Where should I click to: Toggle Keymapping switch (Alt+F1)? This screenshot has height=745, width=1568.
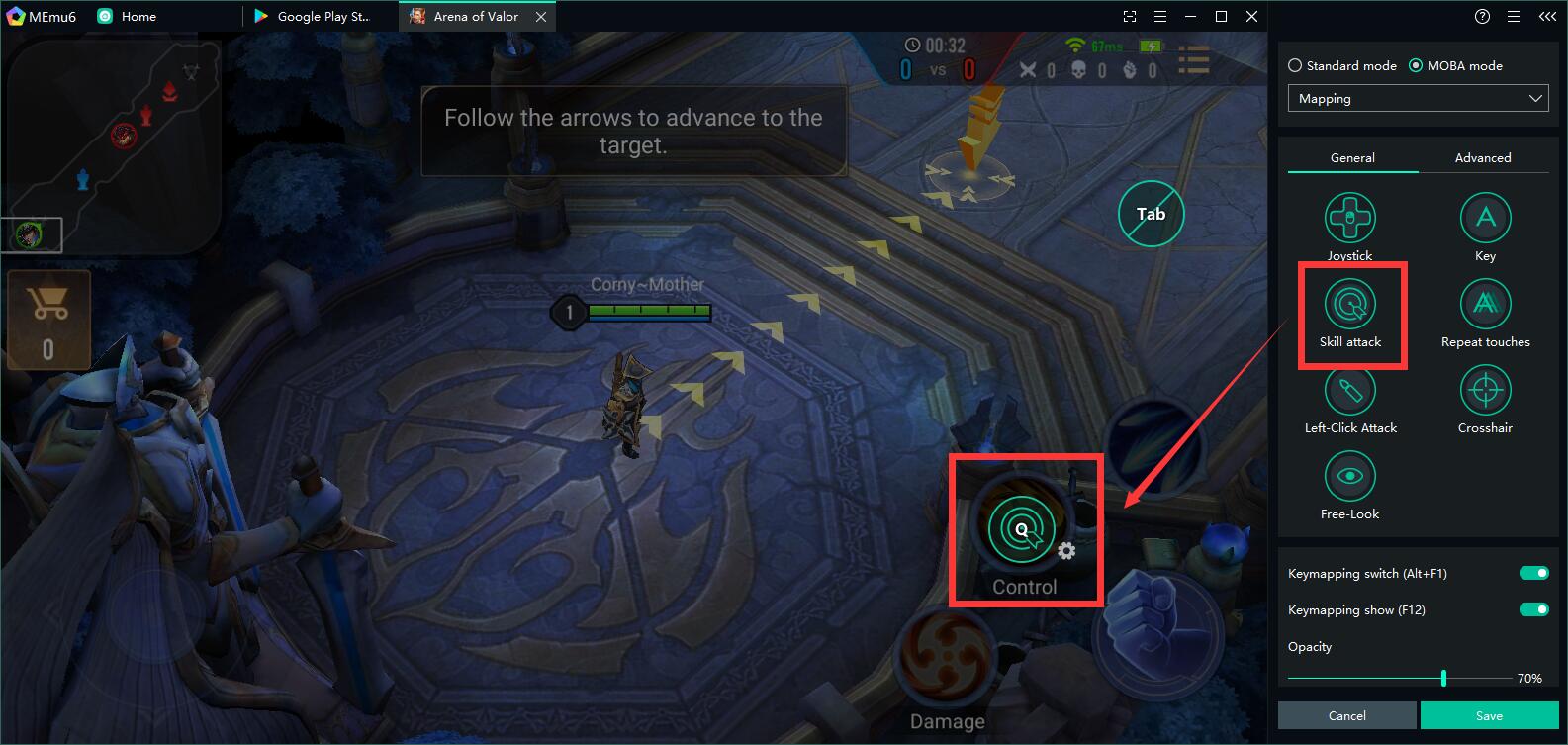pyautogui.click(x=1533, y=574)
